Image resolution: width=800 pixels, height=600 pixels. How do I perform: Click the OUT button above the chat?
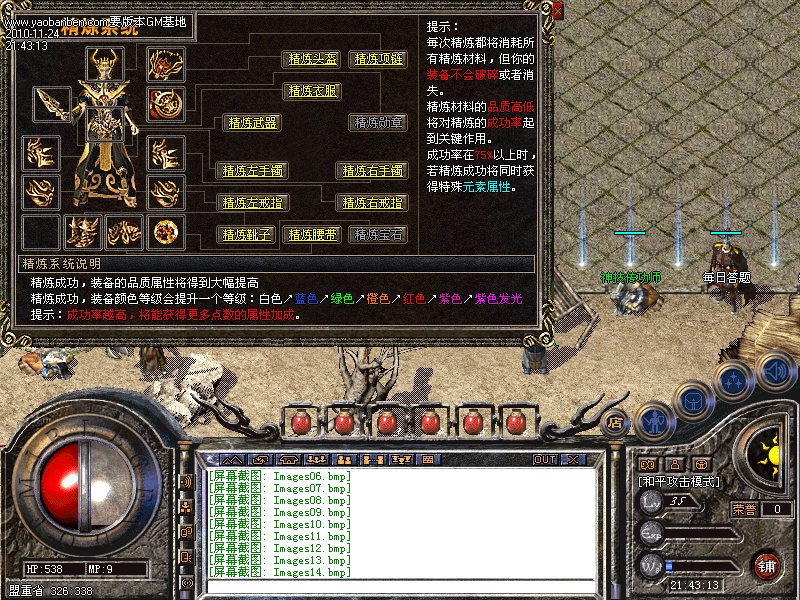tap(544, 460)
